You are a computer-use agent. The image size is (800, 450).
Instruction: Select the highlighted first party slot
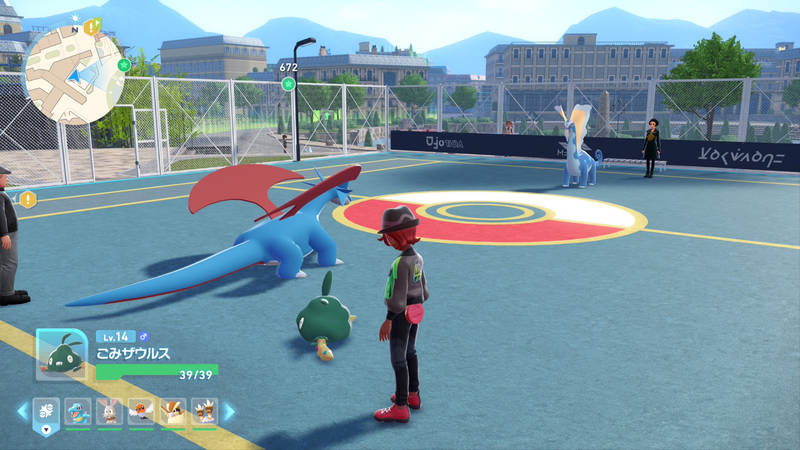pyautogui.click(x=47, y=411)
